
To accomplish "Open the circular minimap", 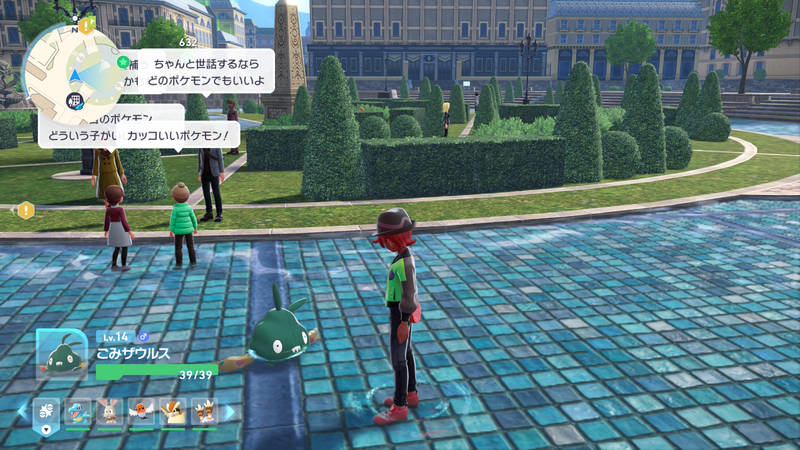I will [72, 72].
